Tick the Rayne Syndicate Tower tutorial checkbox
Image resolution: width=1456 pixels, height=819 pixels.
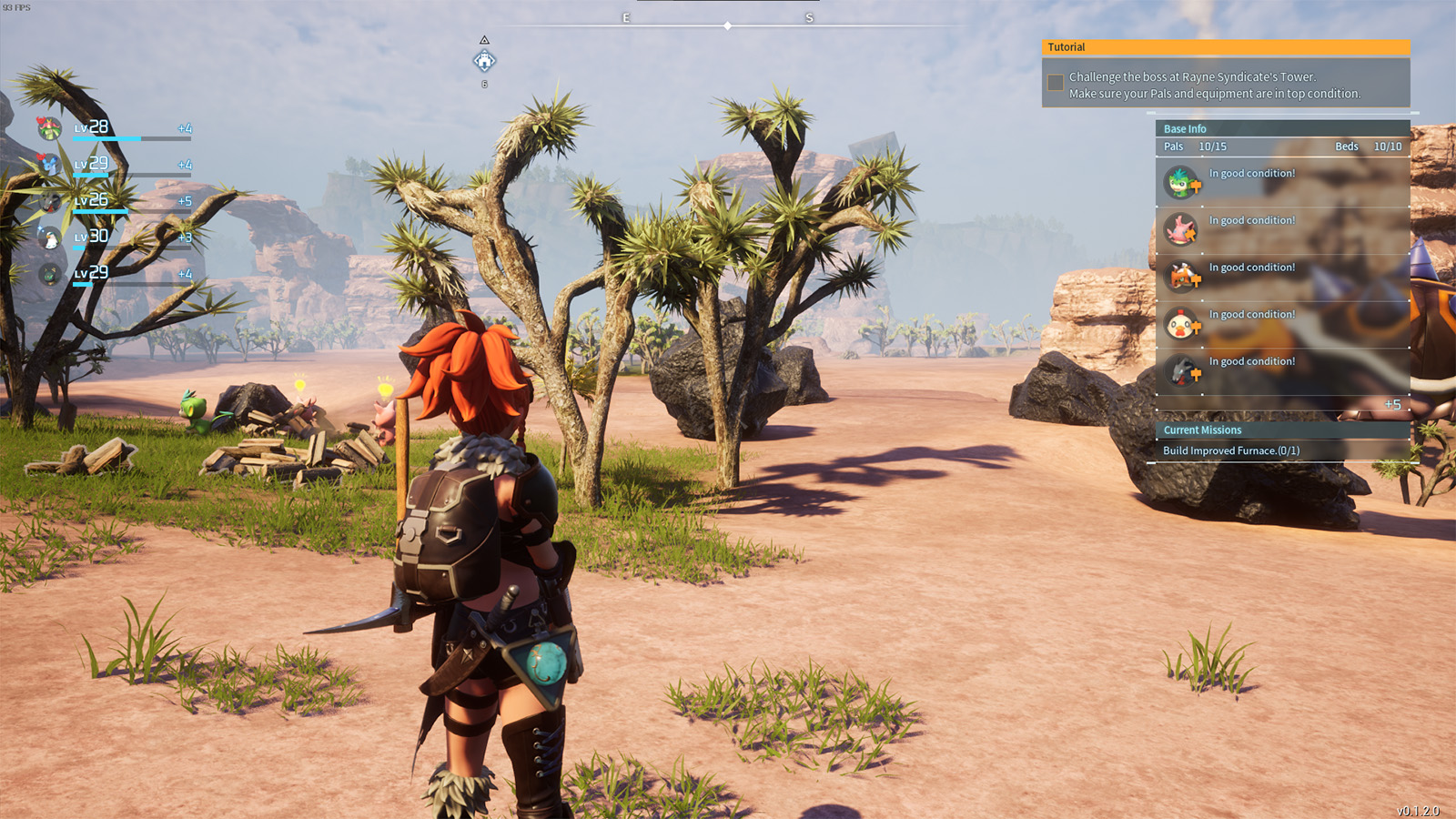[1056, 83]
